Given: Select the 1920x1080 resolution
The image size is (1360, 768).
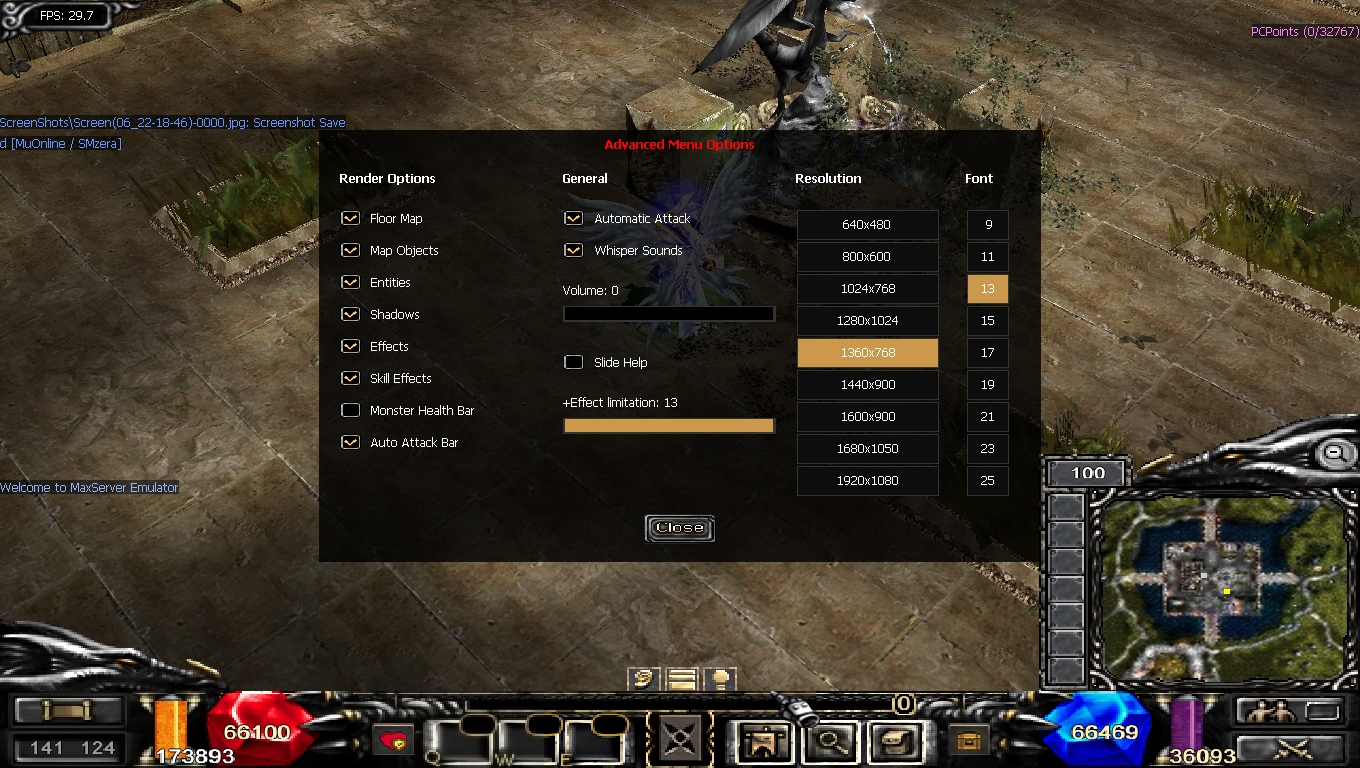Looking at the screenshot, I should 867,481.
